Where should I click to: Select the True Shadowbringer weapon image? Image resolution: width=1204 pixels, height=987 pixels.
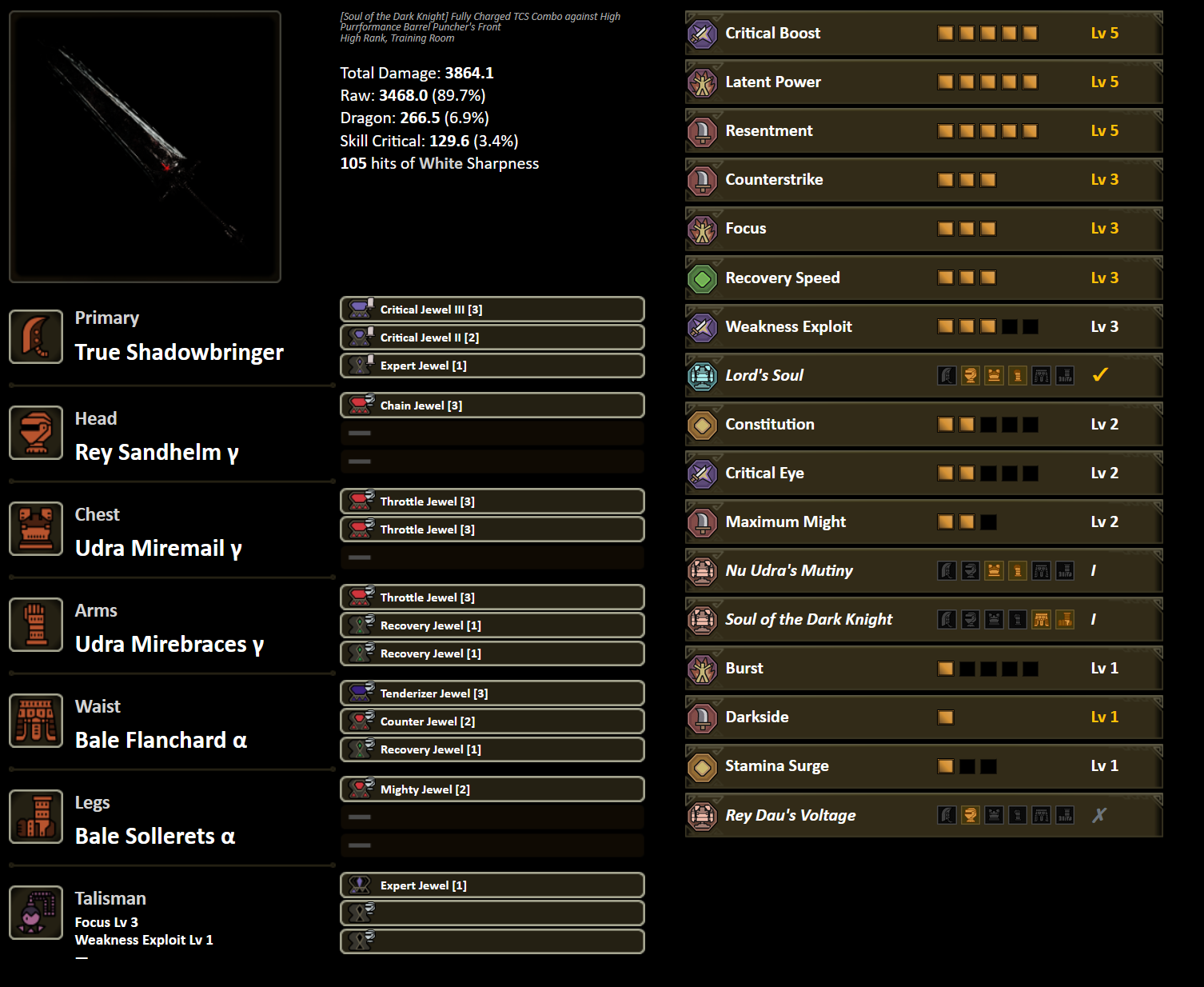[x=145, y=146]
